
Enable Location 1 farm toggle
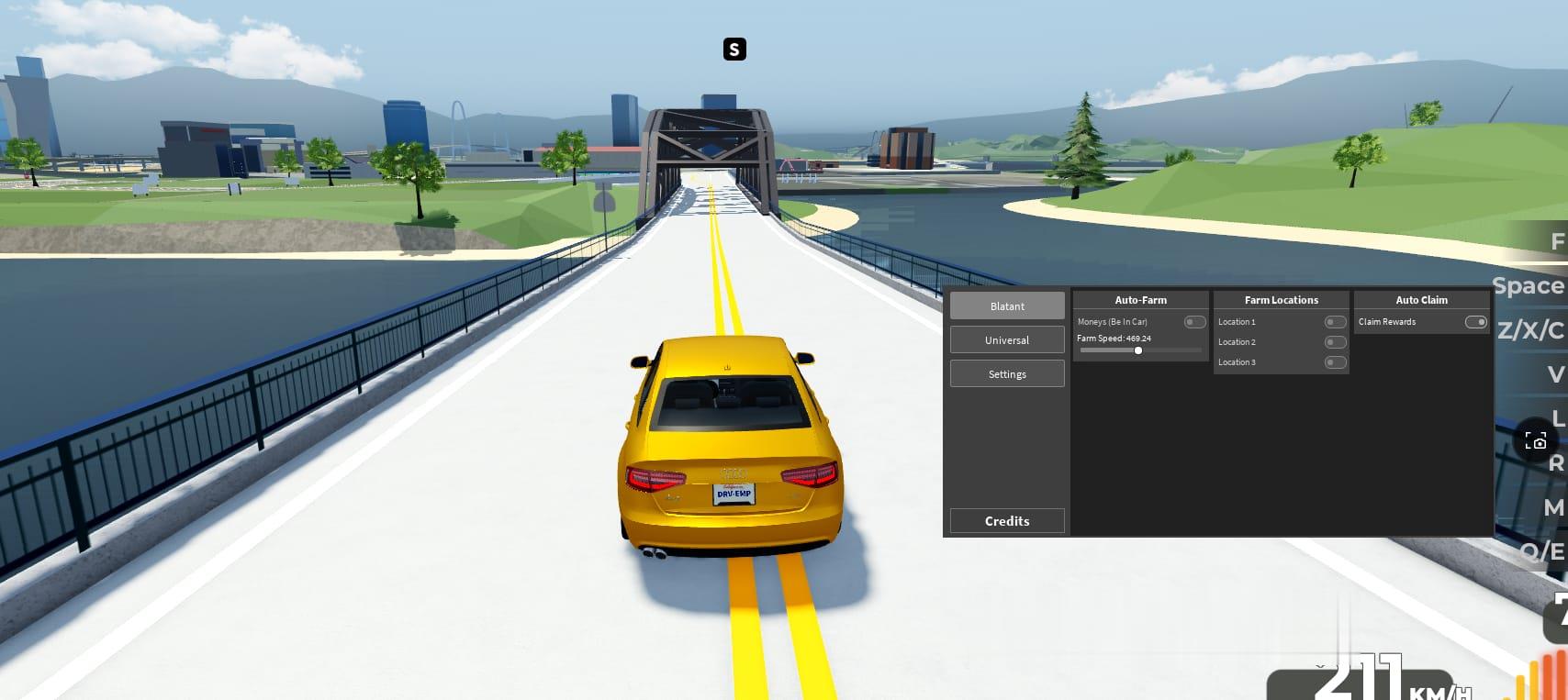point(1335,322)
